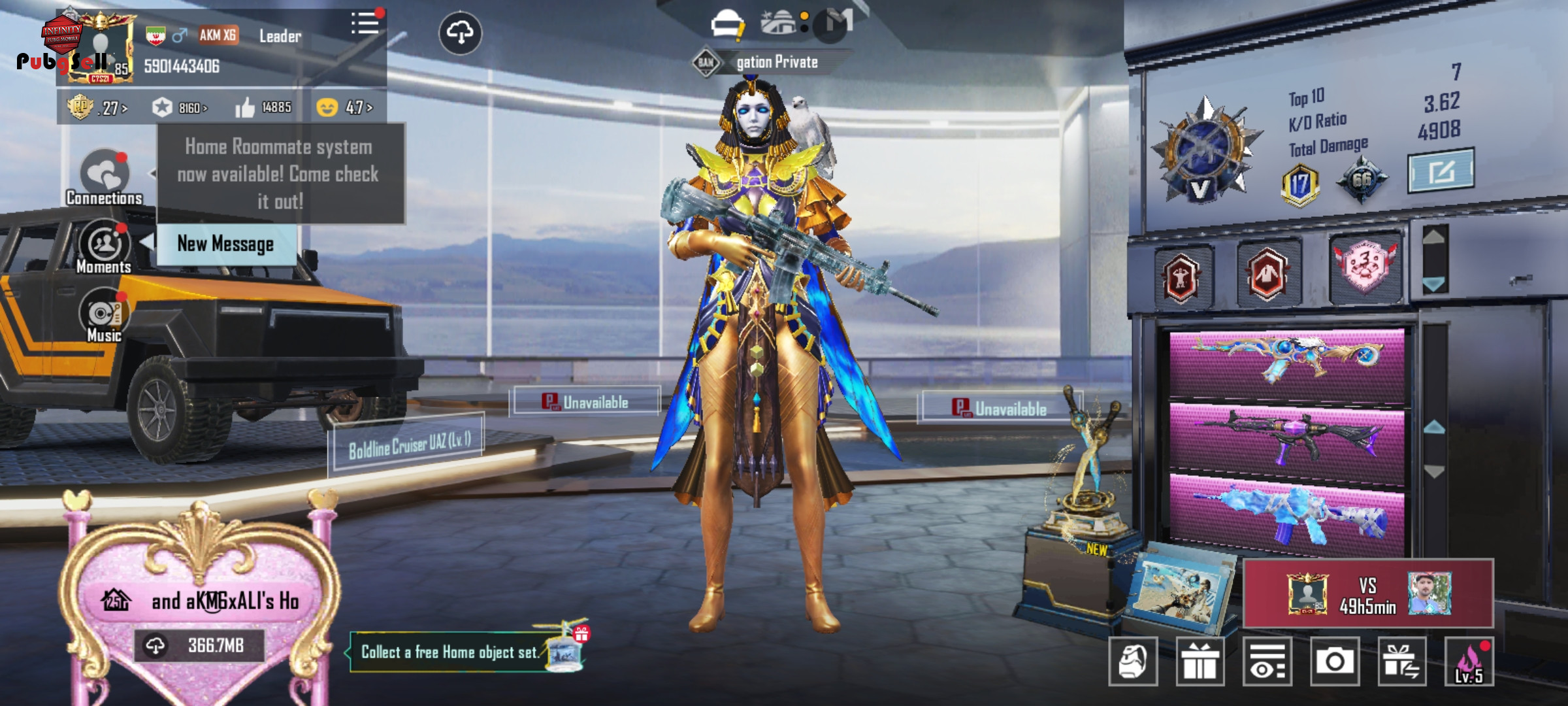Tap the New Message notification
Viewport: 1568px width, 706px height.
[x=225, y=244]
